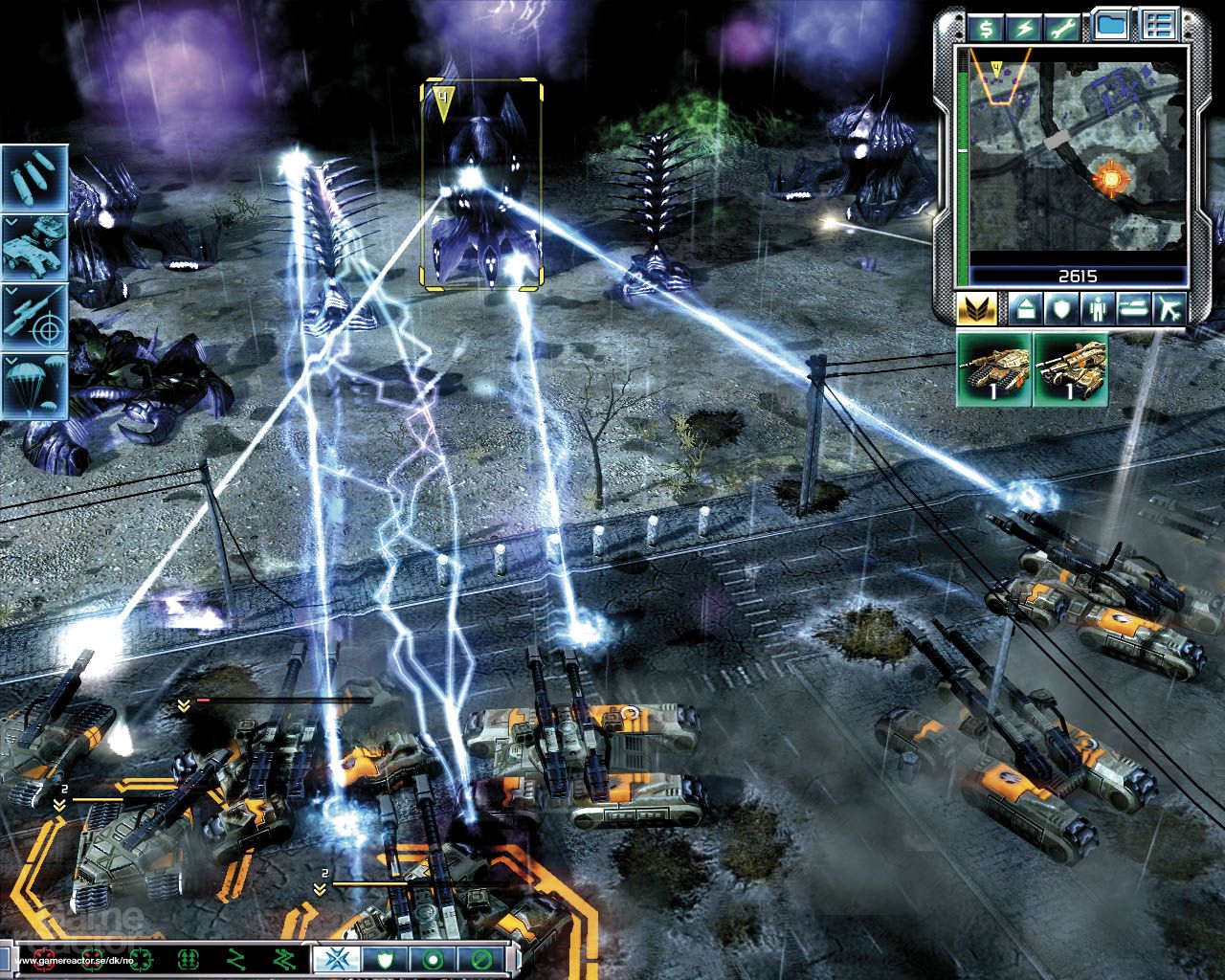1225x980 pixels.
Task: Open the power management lightning tab
Action: point(1022,27)
